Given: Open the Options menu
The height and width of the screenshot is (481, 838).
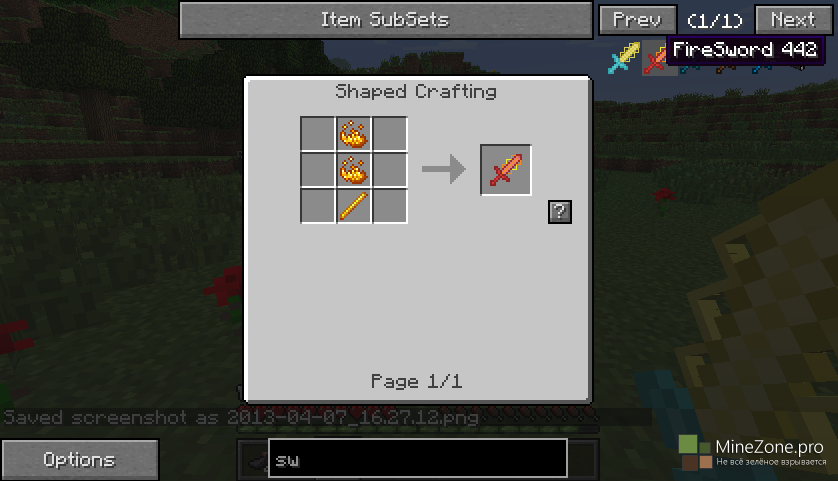Looking at the screenshot, I should click(79, 460).
